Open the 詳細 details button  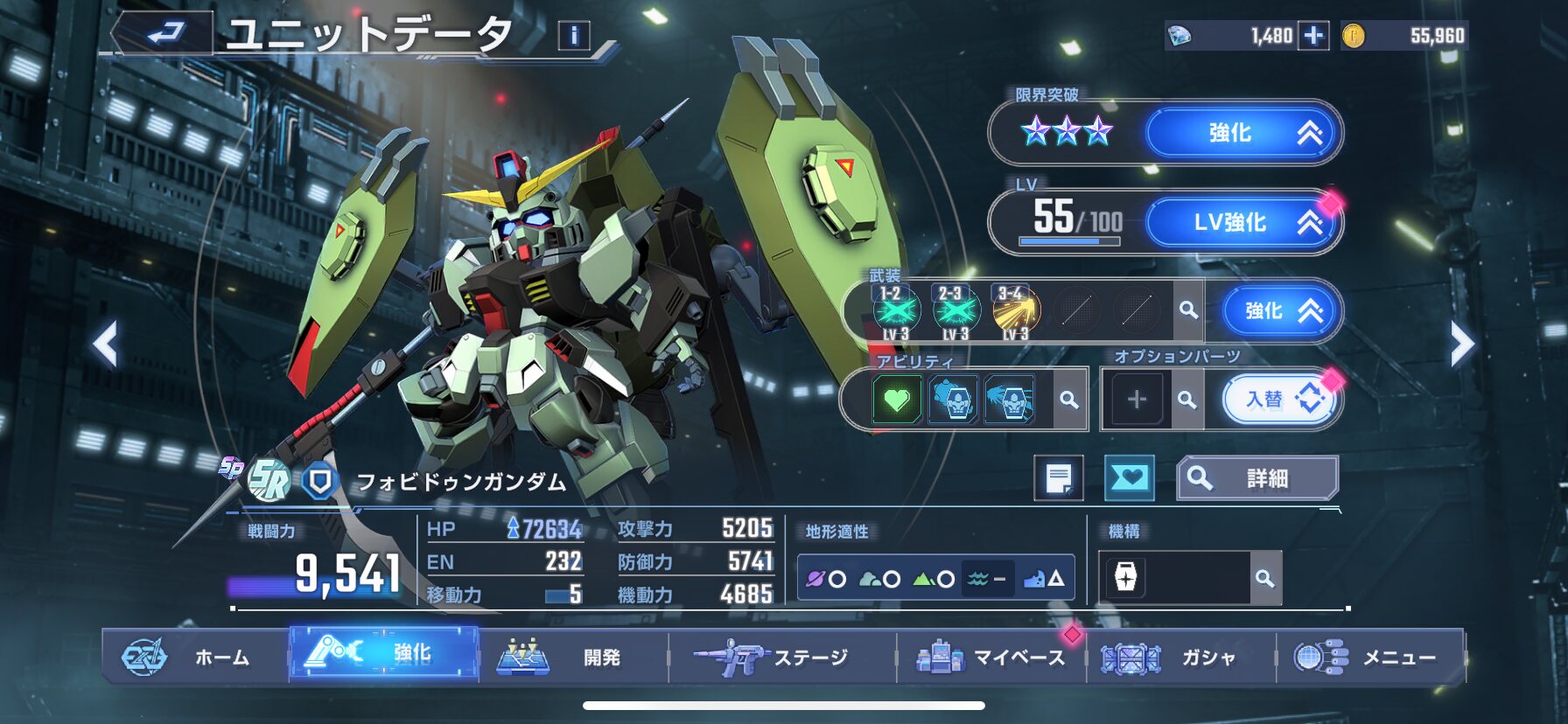coord(1257,478)
